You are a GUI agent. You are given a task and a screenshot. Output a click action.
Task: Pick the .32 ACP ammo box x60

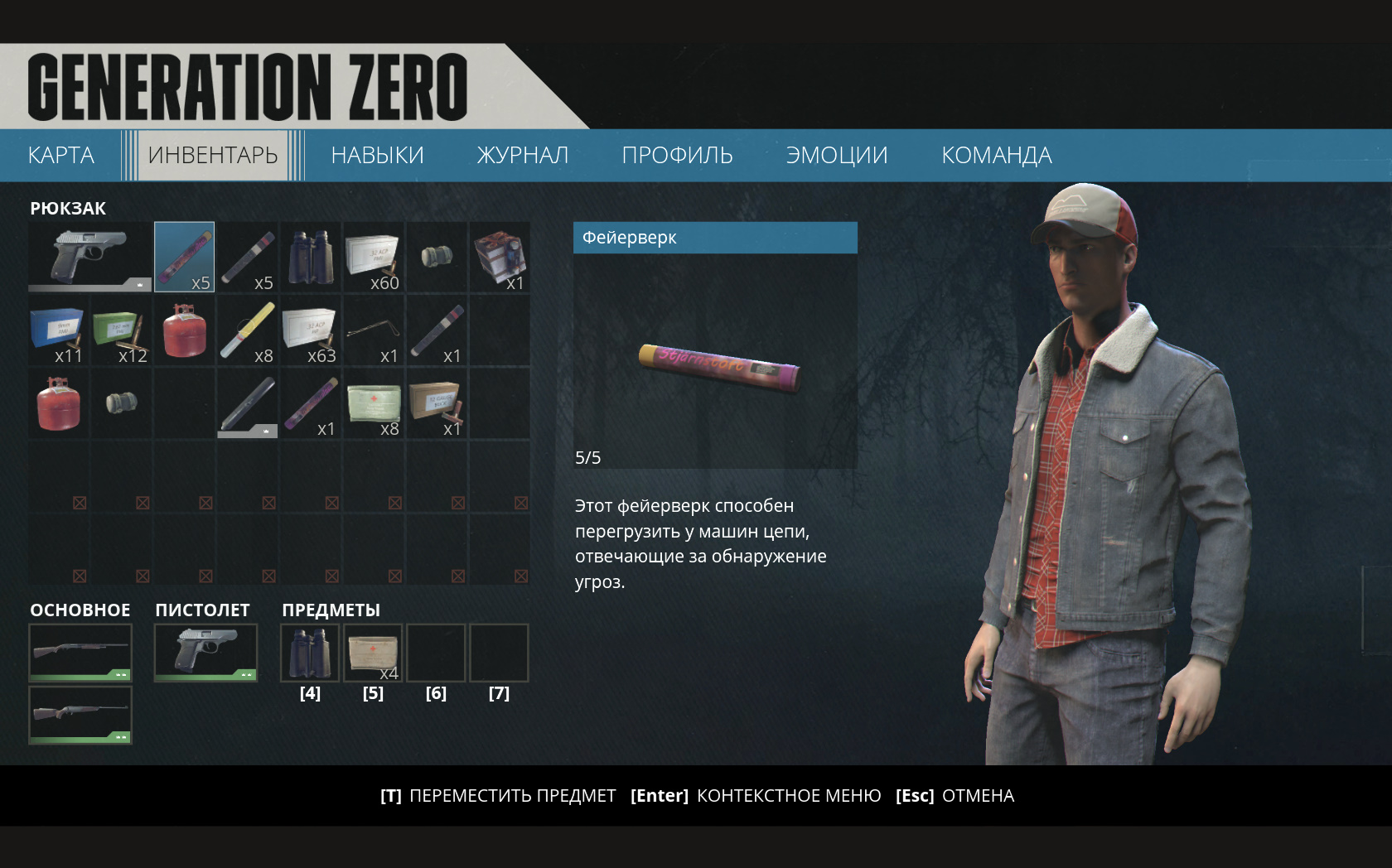tap(374, 257)
